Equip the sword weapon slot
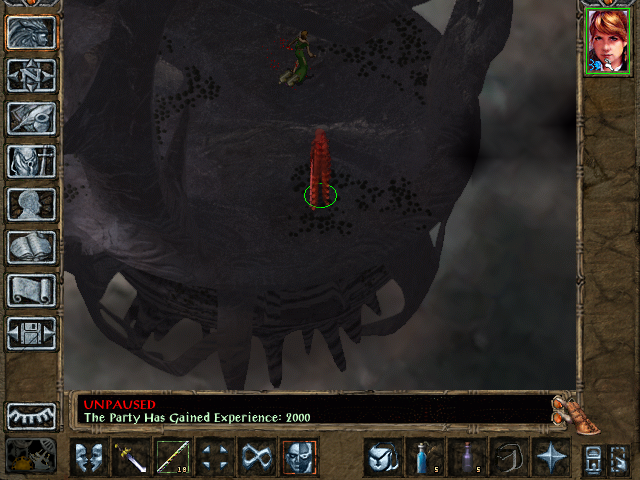The width and height of the screenshot is (640, 480). click(x=131, y=458)
